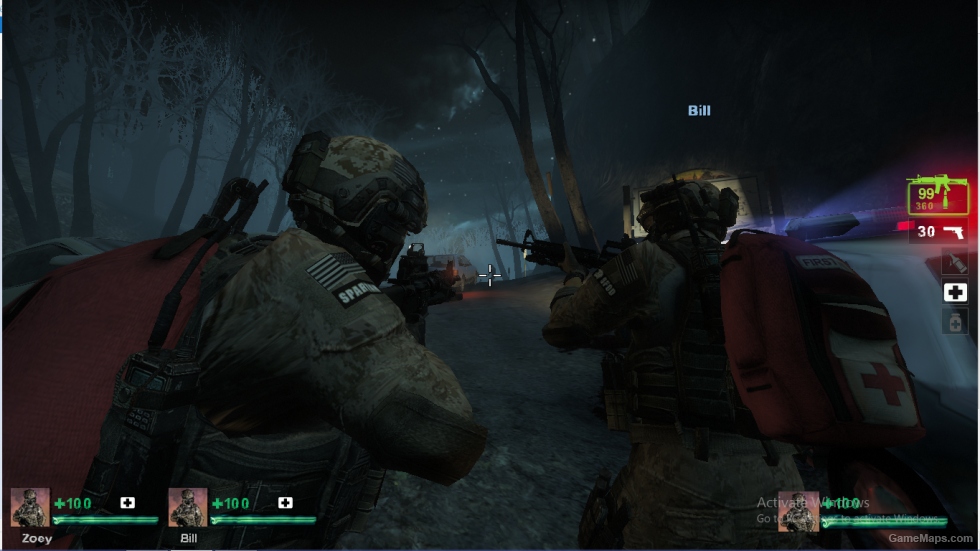
Task: Switch to the pistol secondary weapon slot
Action: pos(940,232)
